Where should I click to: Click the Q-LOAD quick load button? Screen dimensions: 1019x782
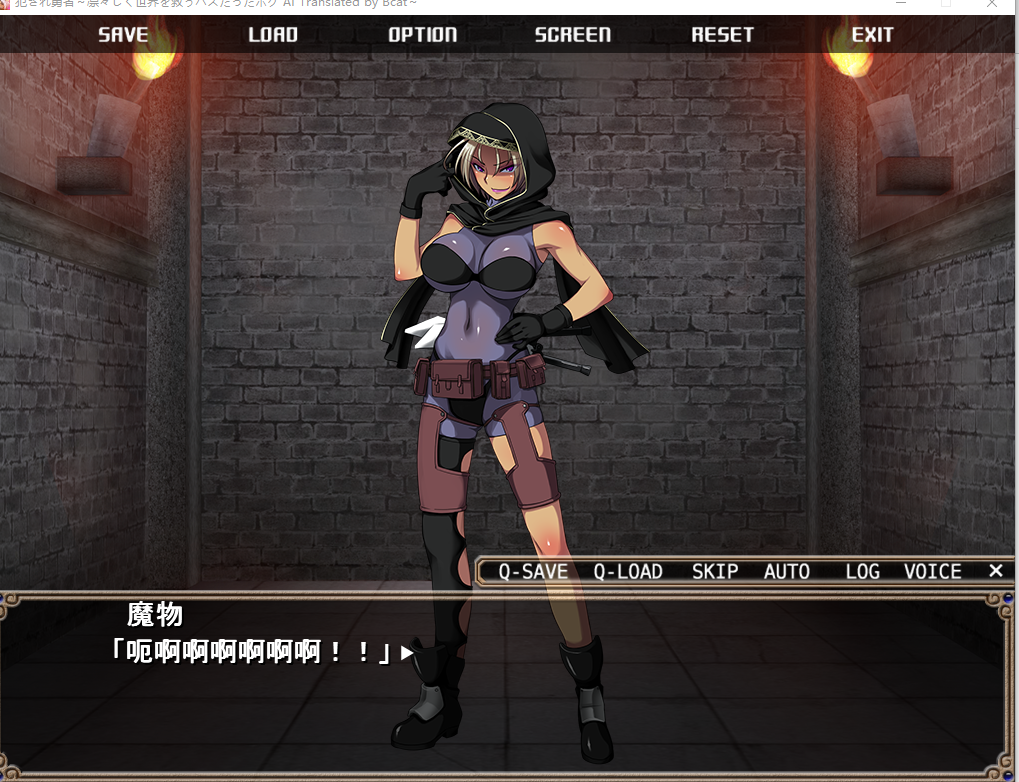628,572
